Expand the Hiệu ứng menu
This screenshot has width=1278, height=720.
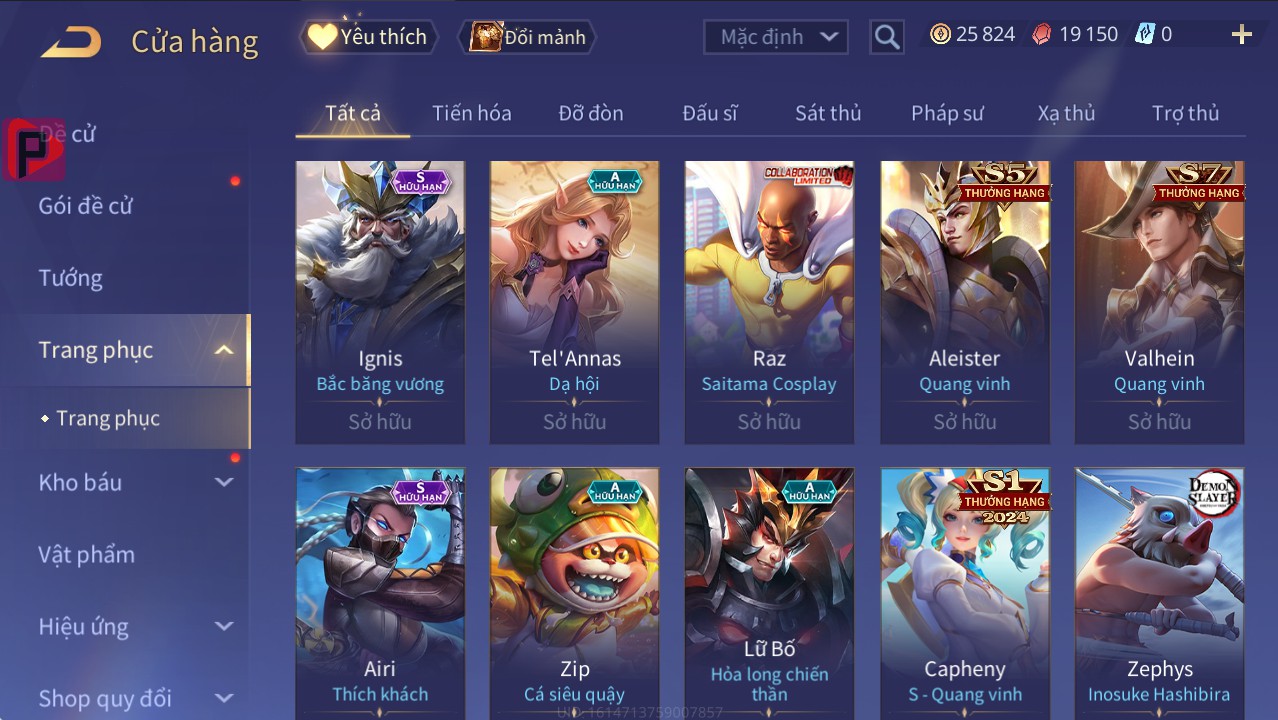(x=135, y=627)
